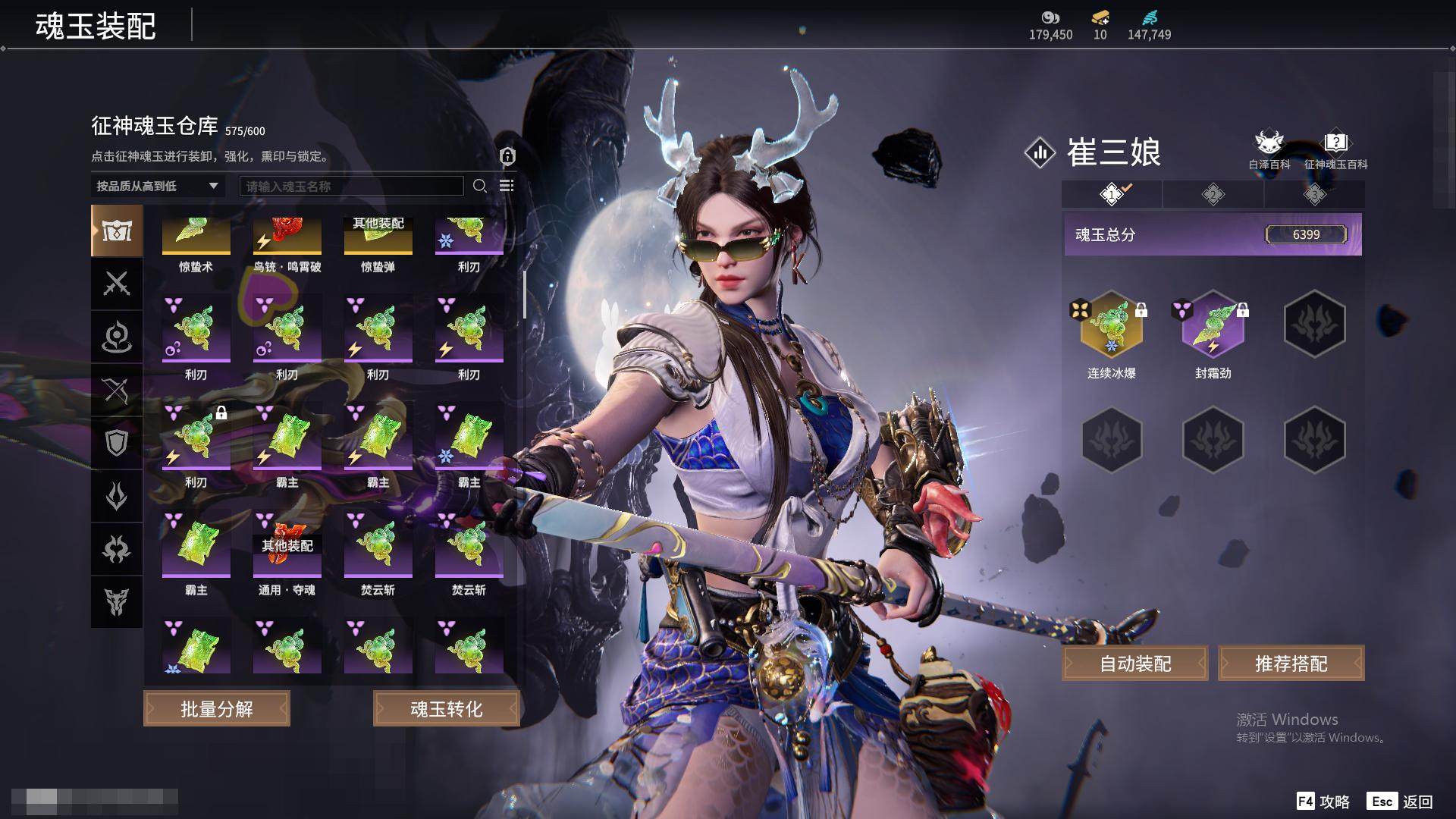Click the 魂玉转化 conversion button
This screenshot has width=1456, height=819.
coord(446,709)
